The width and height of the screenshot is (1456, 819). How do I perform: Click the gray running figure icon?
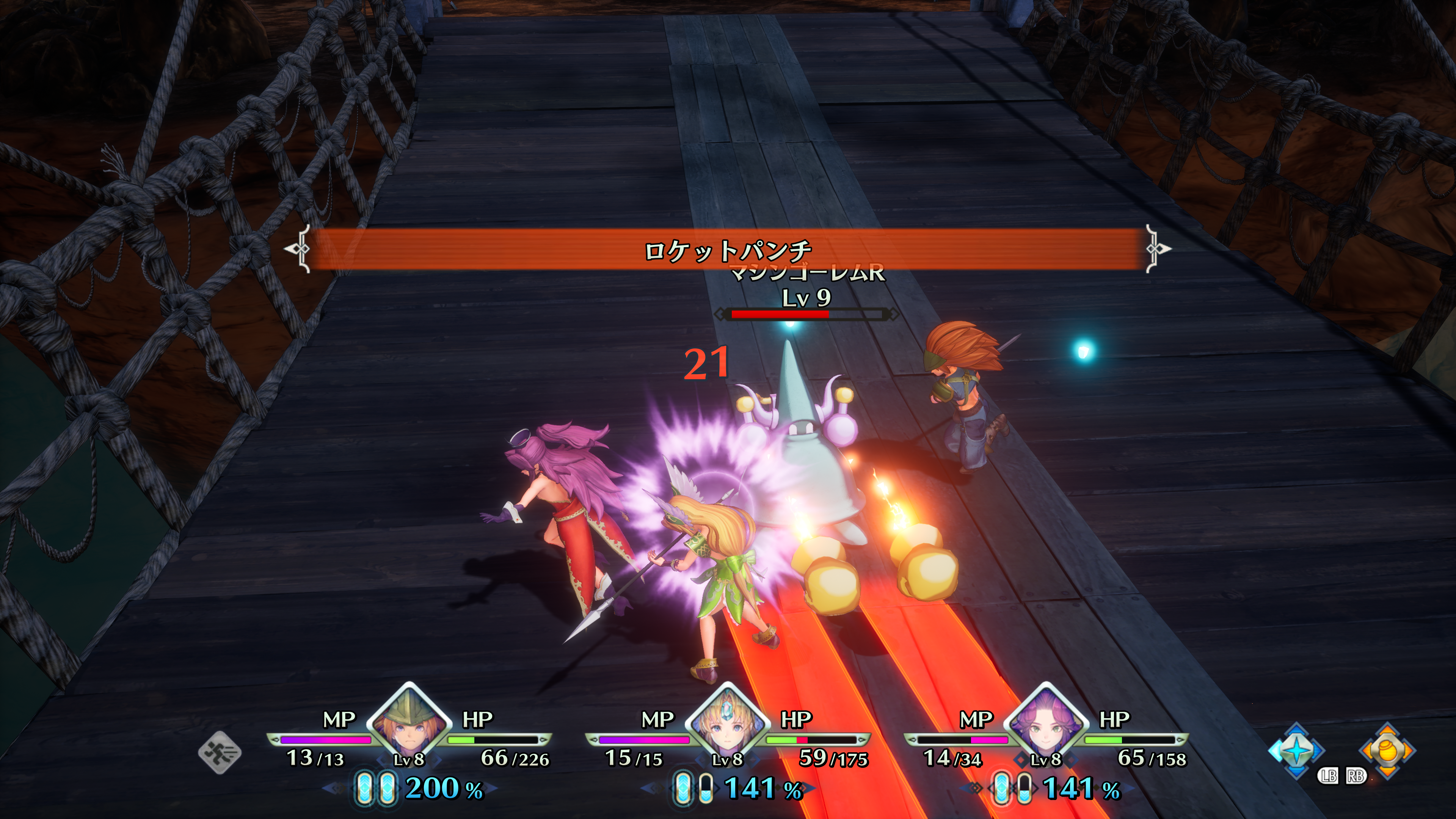click(x=220, y=752)
